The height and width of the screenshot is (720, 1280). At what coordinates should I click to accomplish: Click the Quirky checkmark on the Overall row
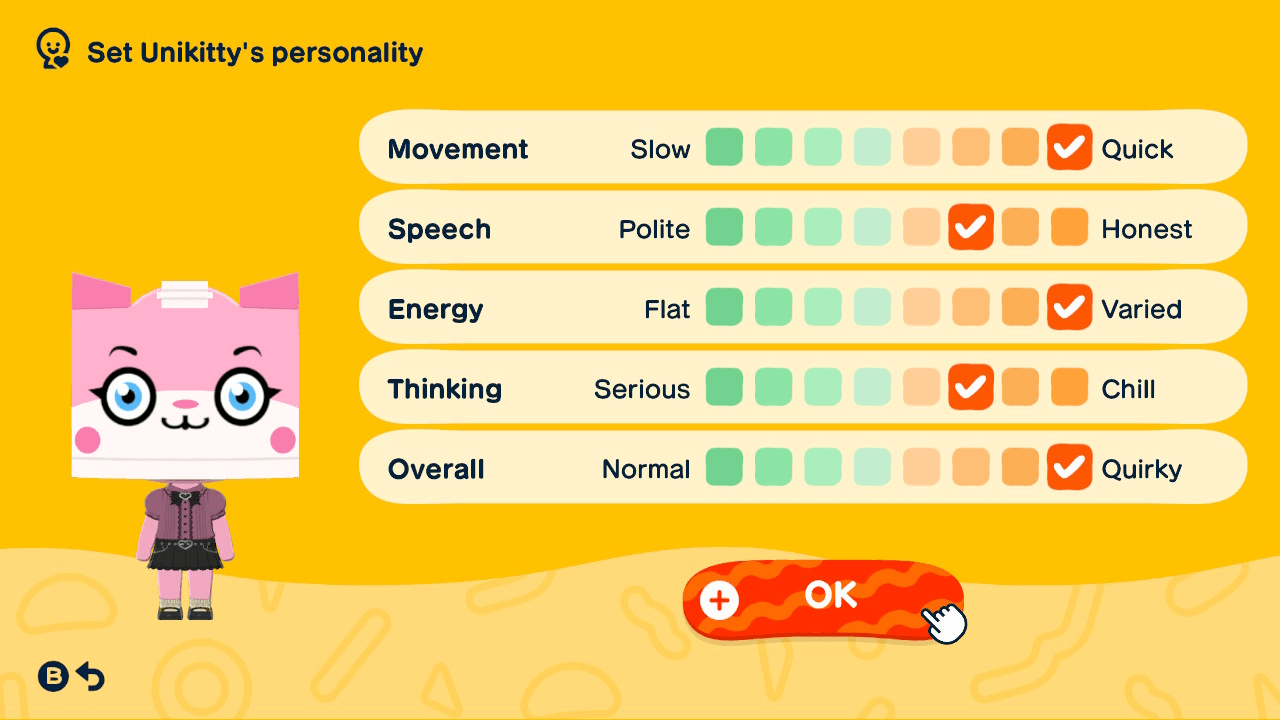pos(1069,467)
